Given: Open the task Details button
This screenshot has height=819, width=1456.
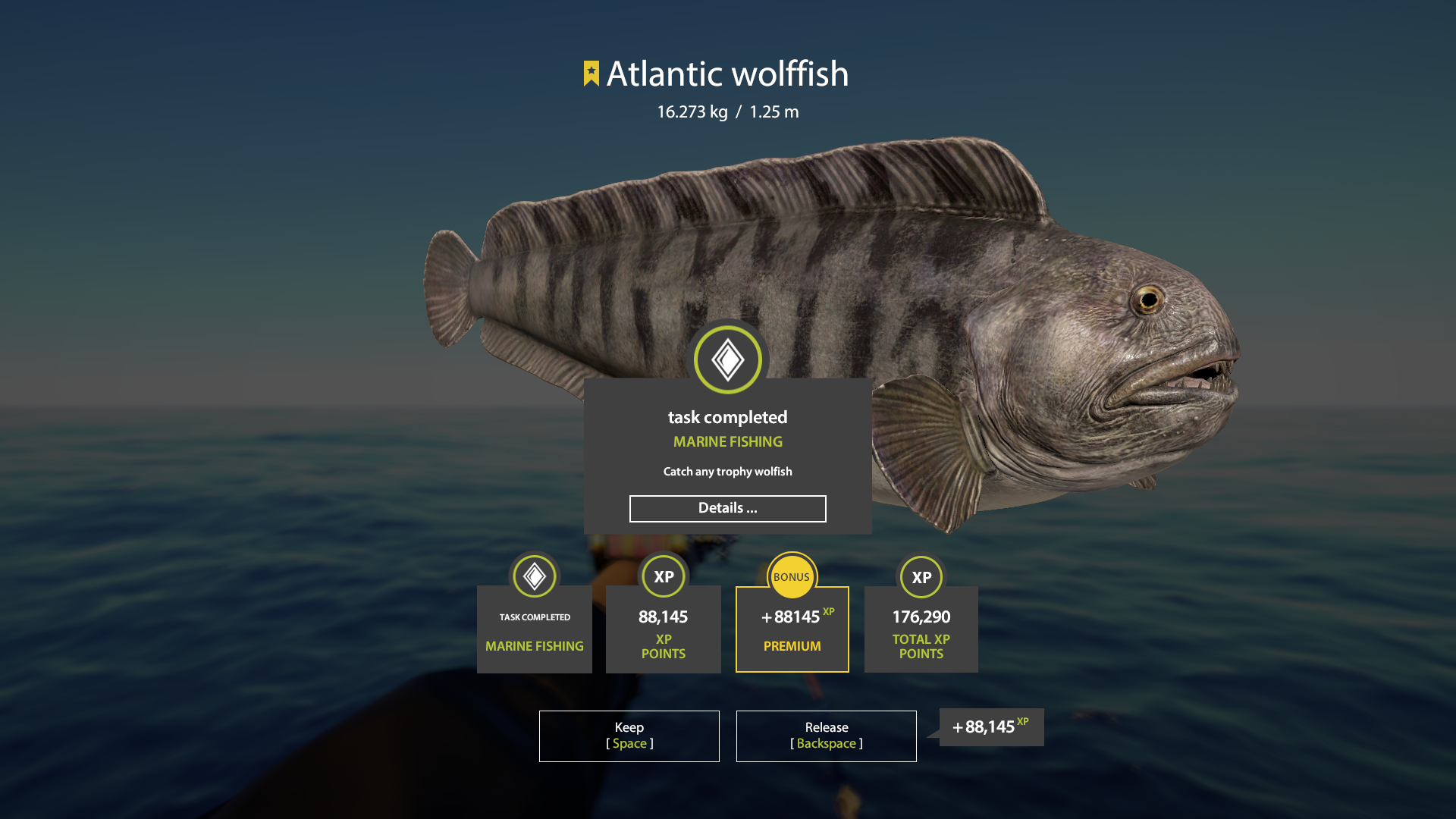Looking at the screenshot, I should [727, 509].
